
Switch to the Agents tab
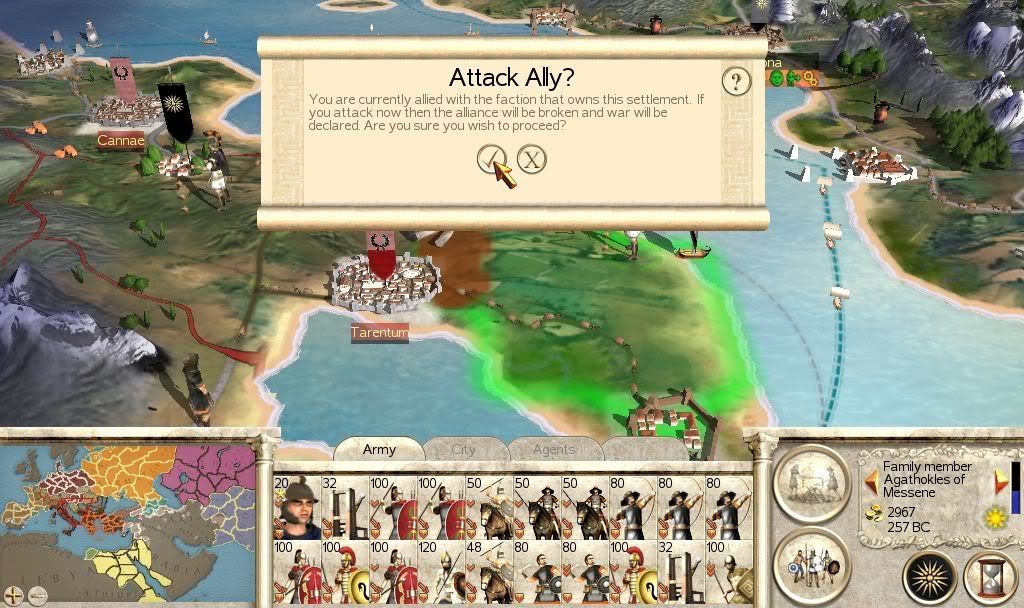coord(553,450)
